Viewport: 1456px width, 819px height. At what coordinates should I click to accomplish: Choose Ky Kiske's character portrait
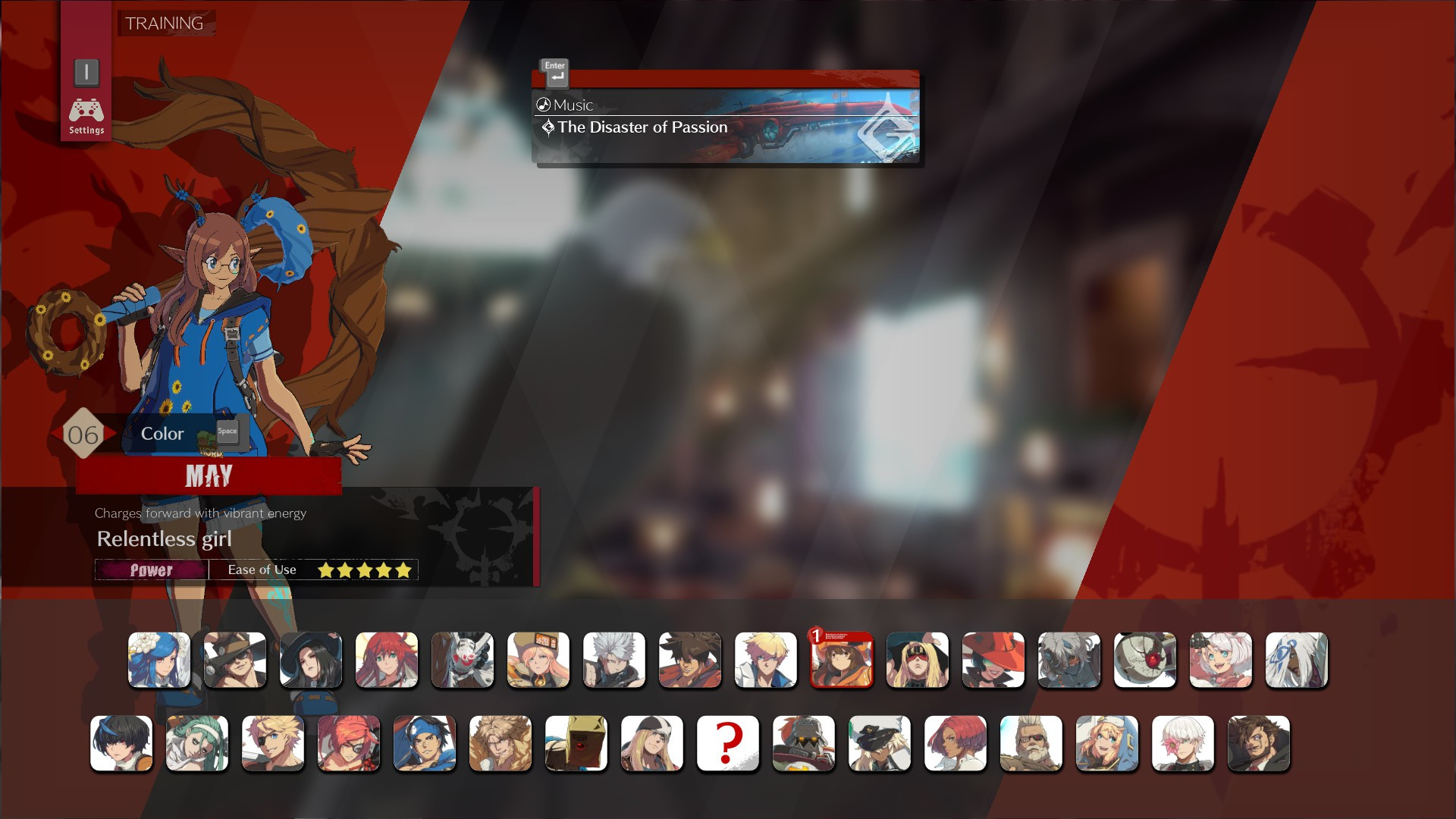coord(766,660)
